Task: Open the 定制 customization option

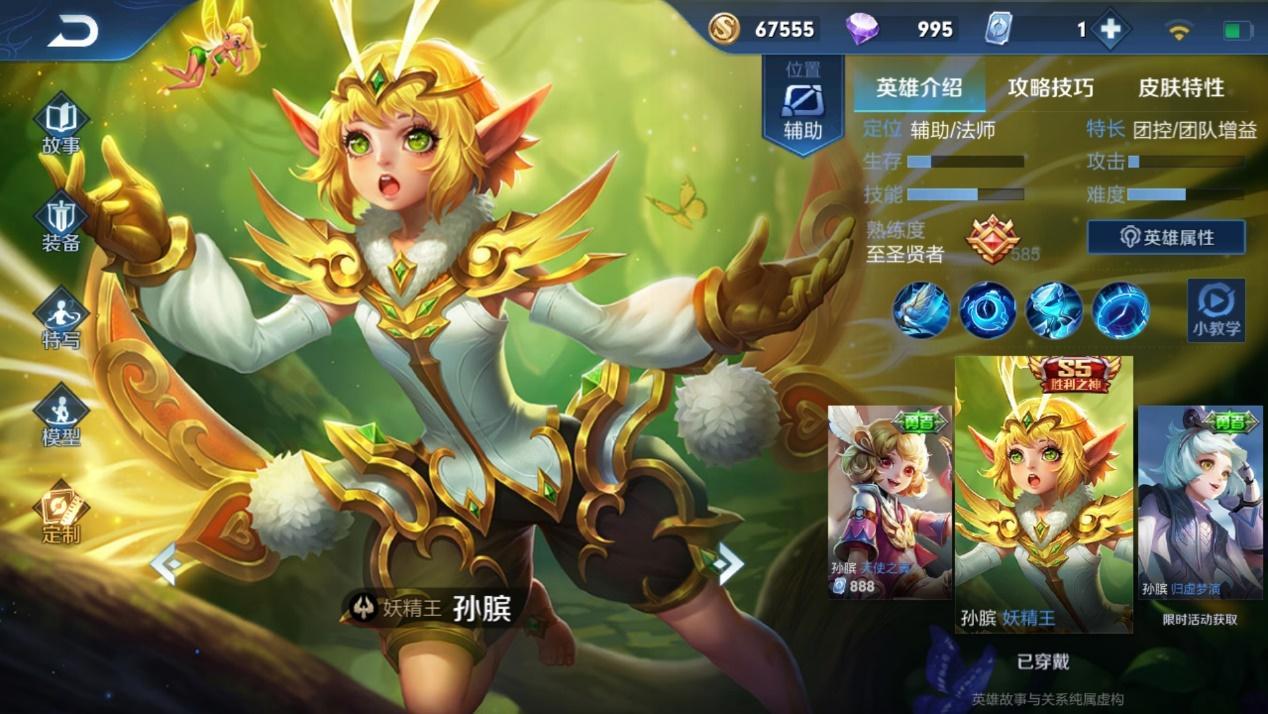Action: pos(61,514)
